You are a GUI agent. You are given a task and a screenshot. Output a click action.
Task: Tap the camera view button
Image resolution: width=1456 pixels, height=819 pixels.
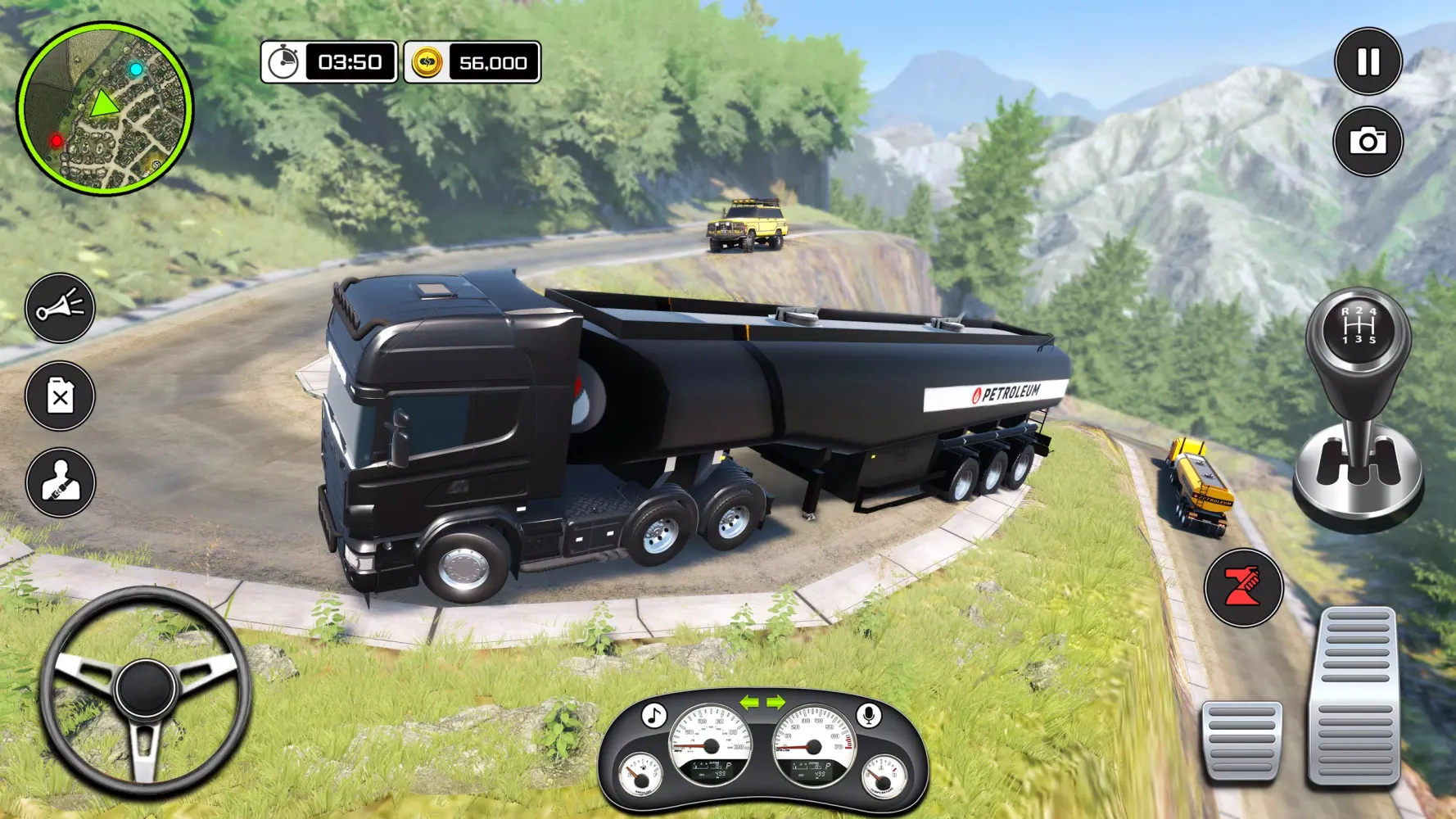click(x=1368, y=142)
